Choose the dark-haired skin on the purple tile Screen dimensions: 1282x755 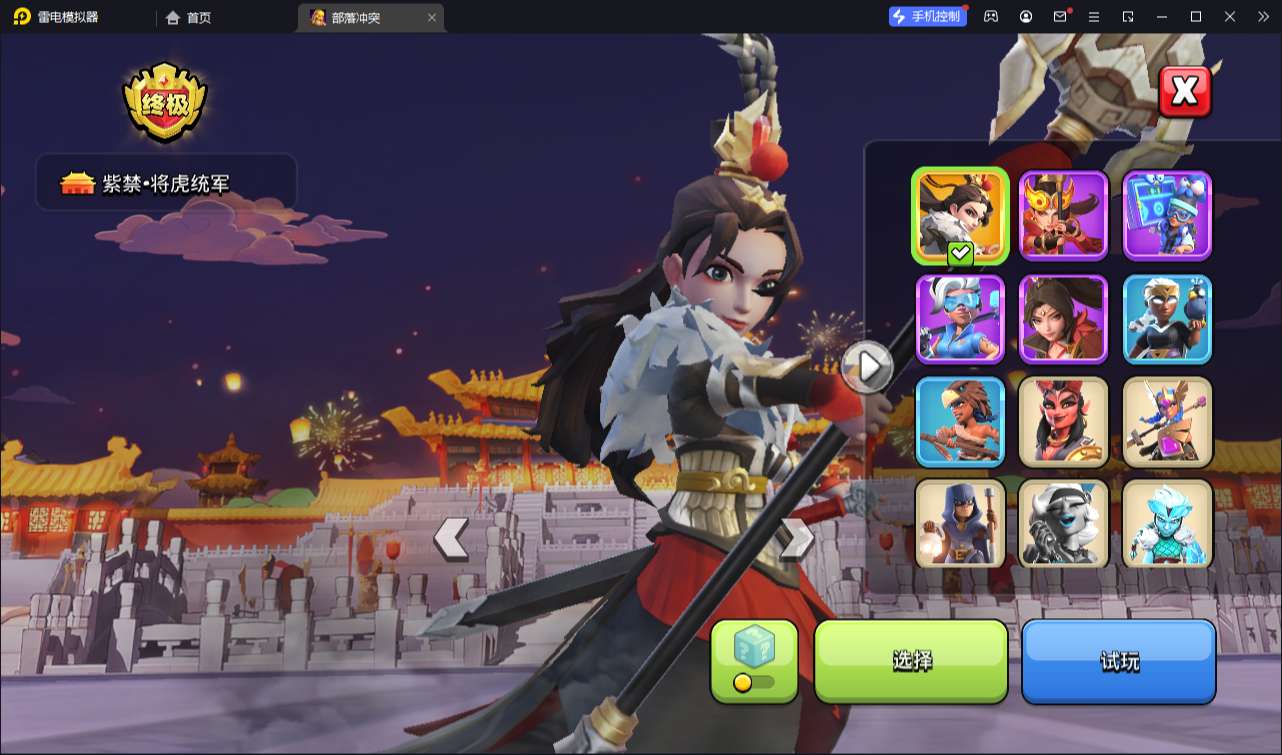[x=1063, y=319]
